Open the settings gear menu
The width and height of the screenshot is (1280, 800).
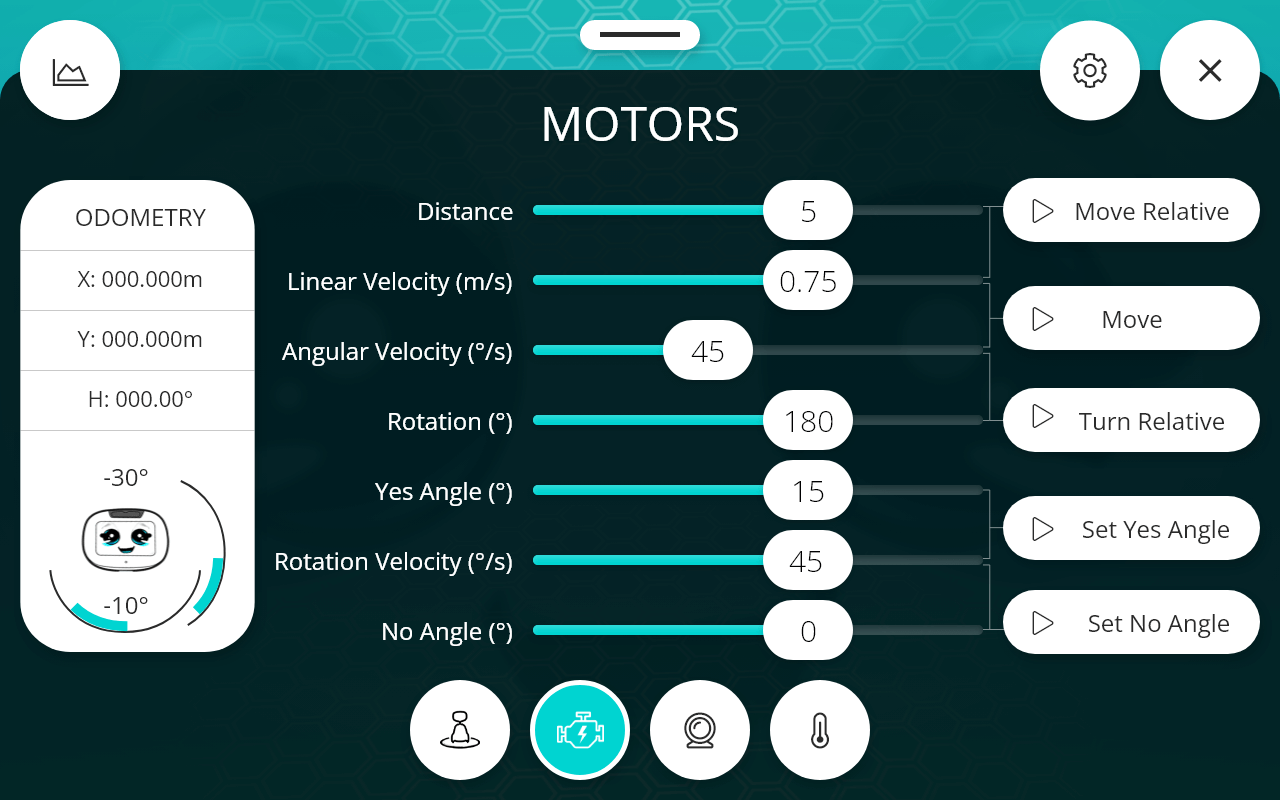[1089, 70]
